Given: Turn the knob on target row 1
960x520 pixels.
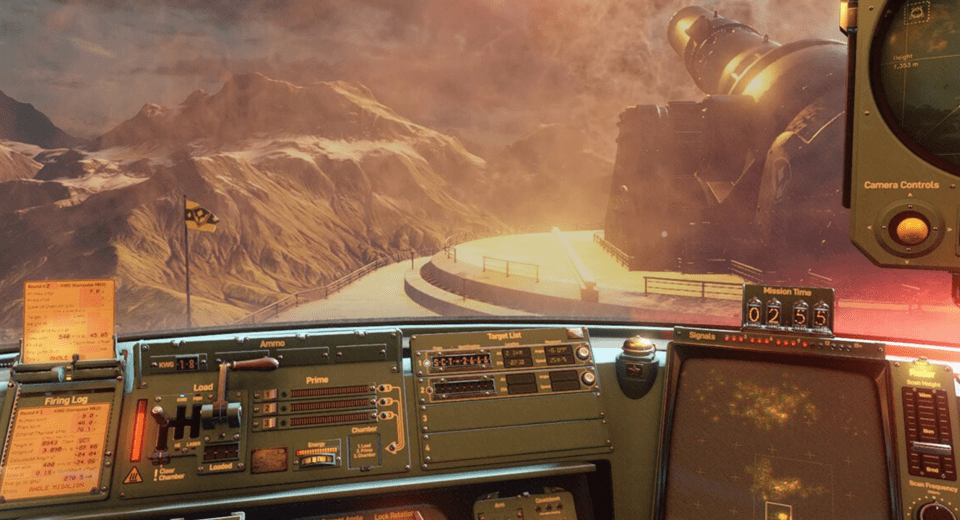Looking at the screenshot, I should tap(583, 353).
